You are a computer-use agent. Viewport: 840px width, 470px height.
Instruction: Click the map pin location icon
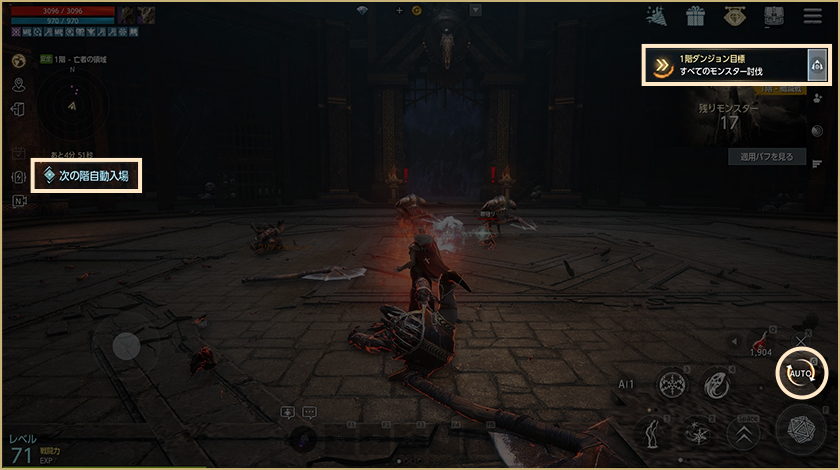[x=19, y=86]
